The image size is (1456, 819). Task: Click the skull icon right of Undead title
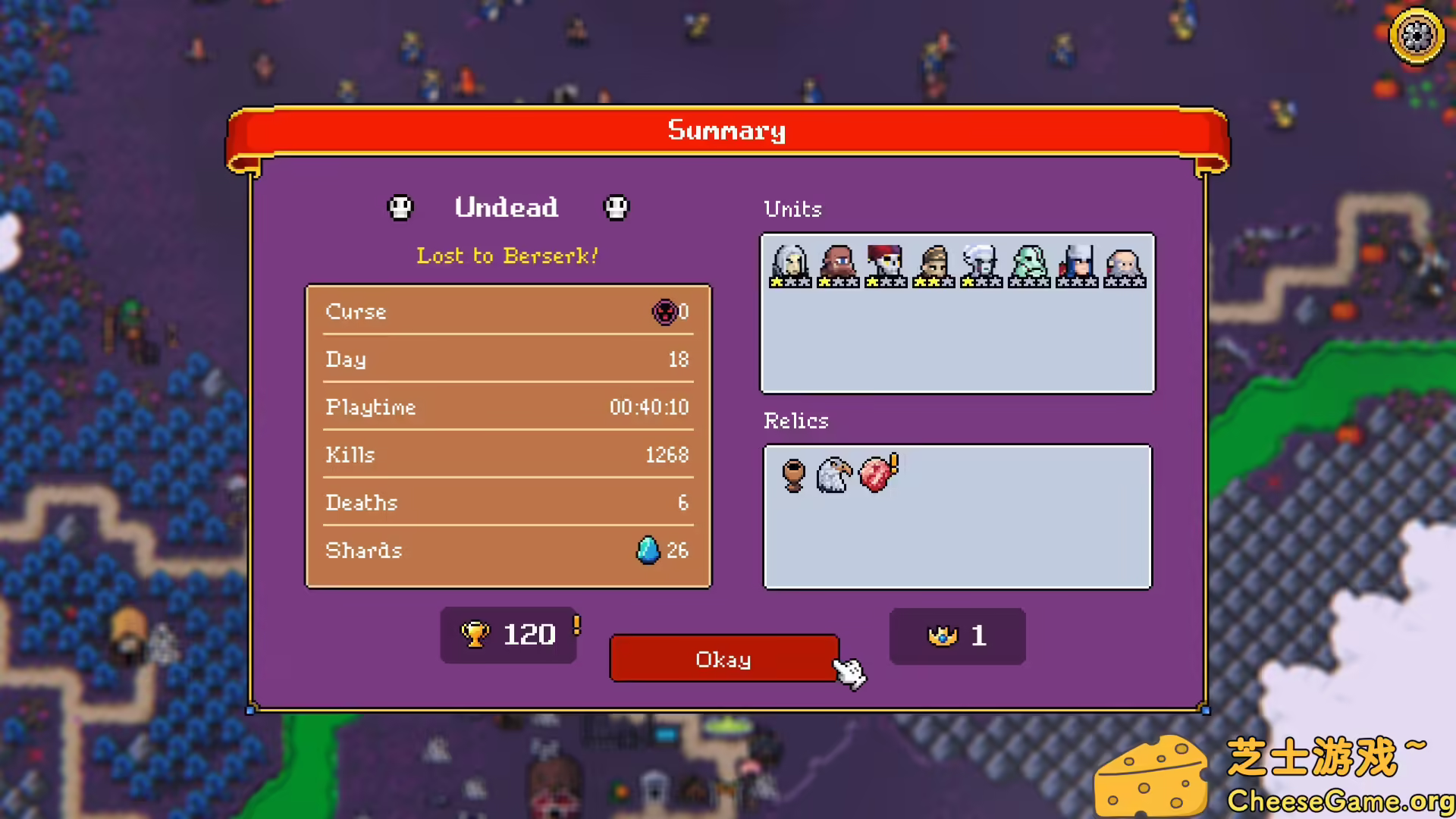616,207
